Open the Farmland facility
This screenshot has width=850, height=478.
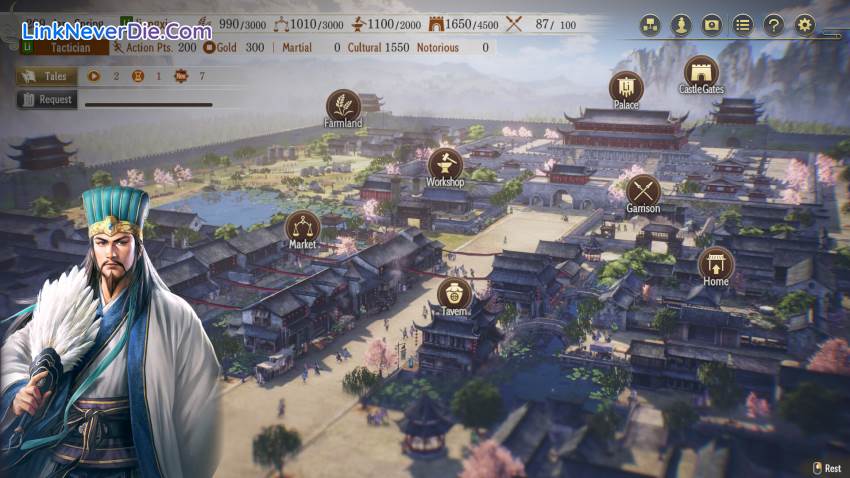click(343, 106)
